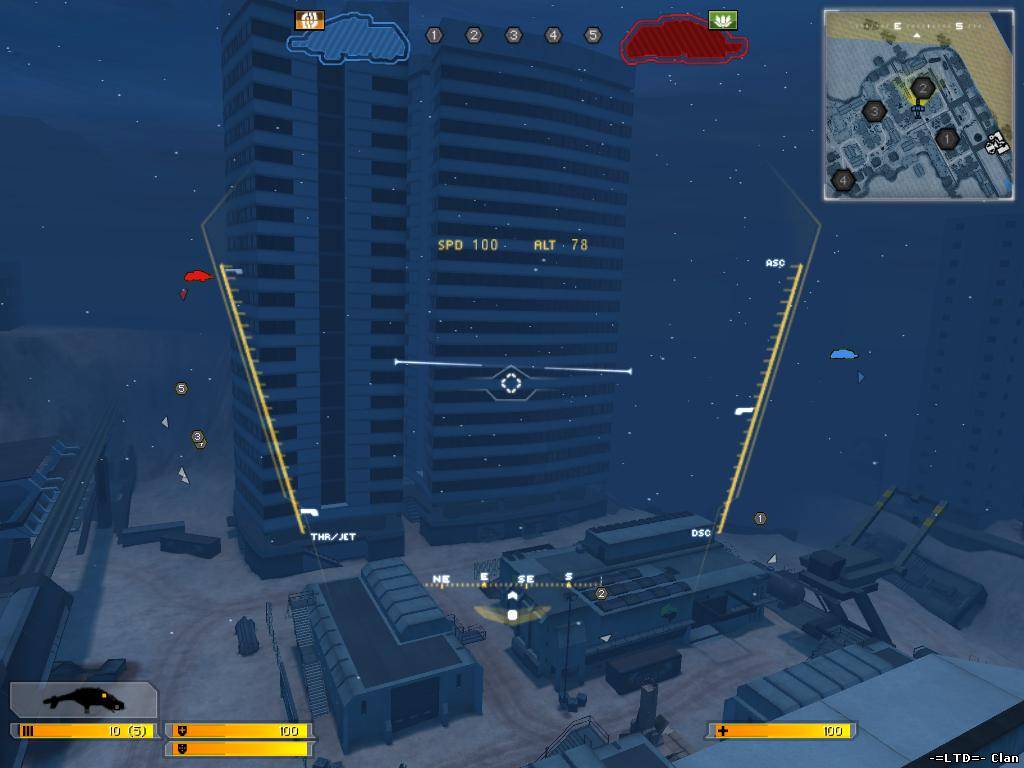Viewport: 1024px width, 768px height.
Task: Click the minimap in the corner
Action: [x=918, y=104]
